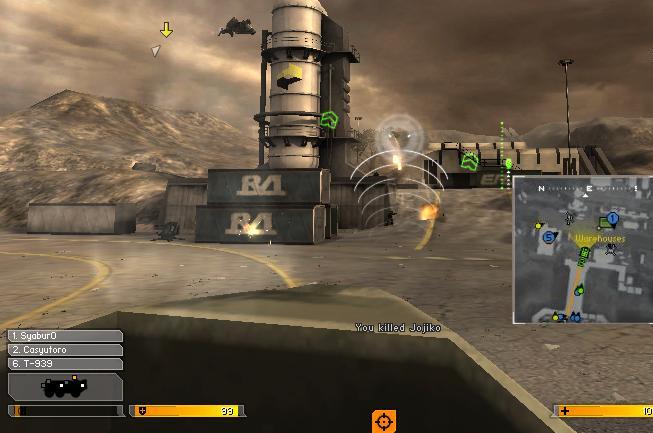
Task: Click the skull kill marker on the minimap
Action: pos(610,250)
